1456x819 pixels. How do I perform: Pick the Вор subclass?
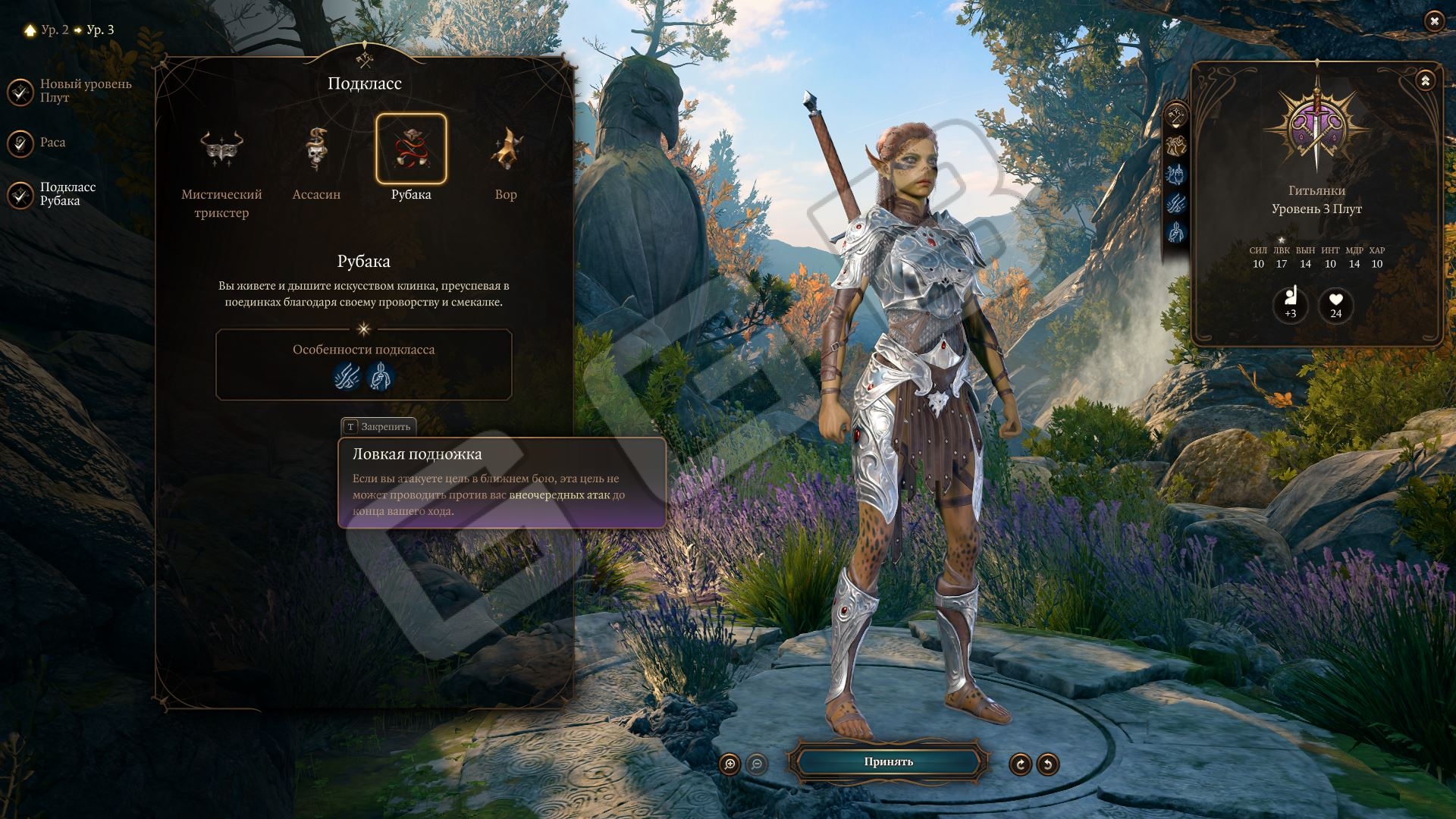[x=506, y=149]
